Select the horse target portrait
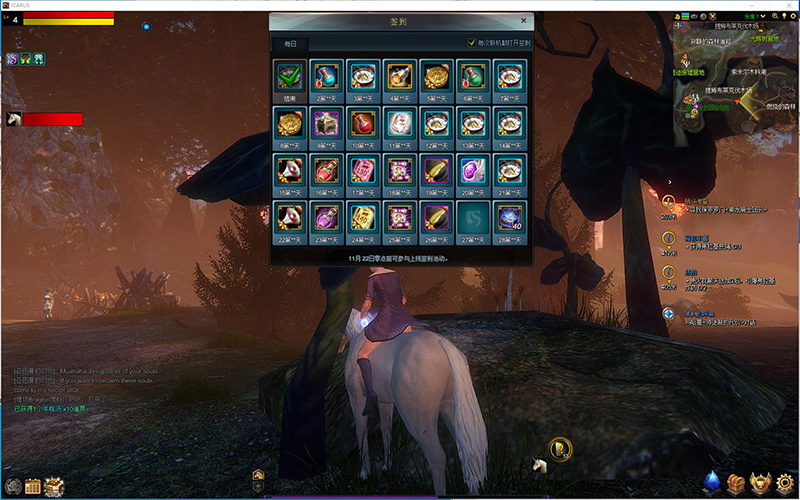The height and width of the screenshot is (500, 800). (14, 119)
